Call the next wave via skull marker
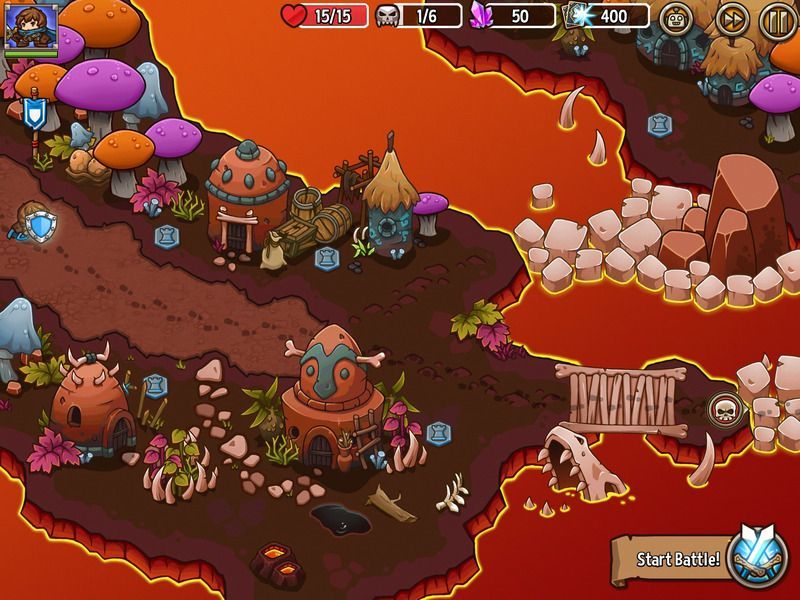 pyautogui.click(x=723, y=408)
